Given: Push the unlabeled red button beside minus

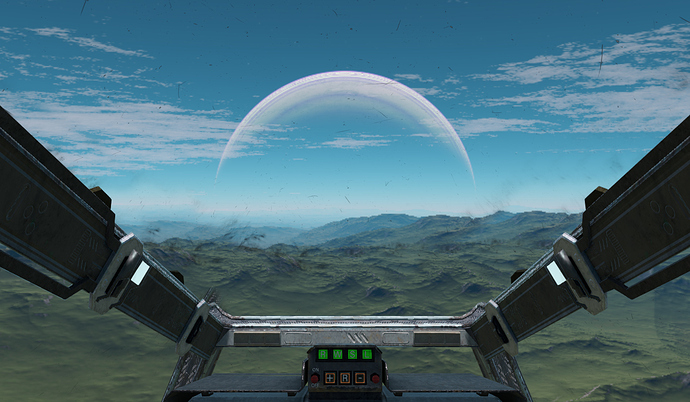Looking at the screenshot, I should (375, 378).
